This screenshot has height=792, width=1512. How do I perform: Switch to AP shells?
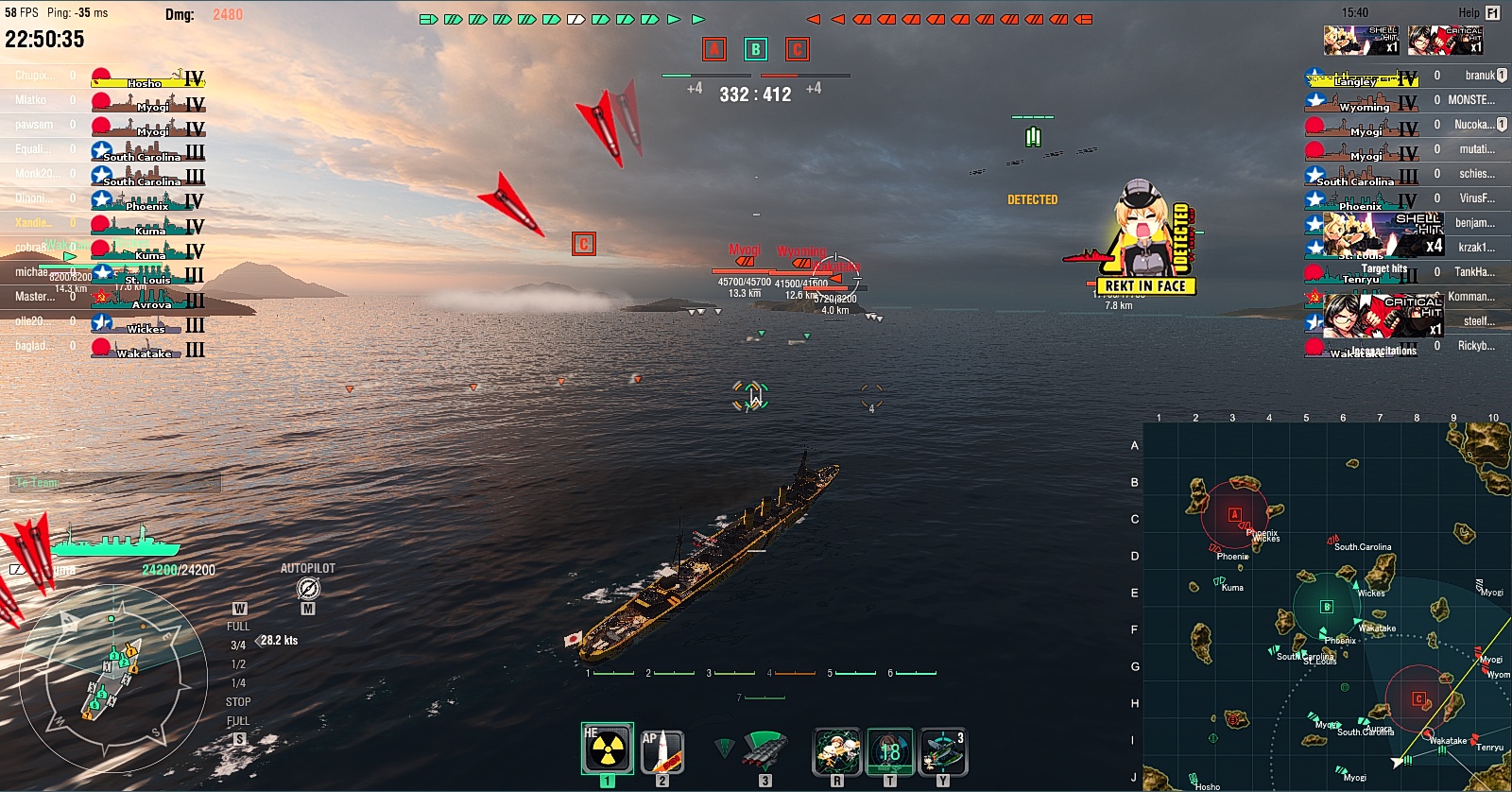click(x=661, y=749)
